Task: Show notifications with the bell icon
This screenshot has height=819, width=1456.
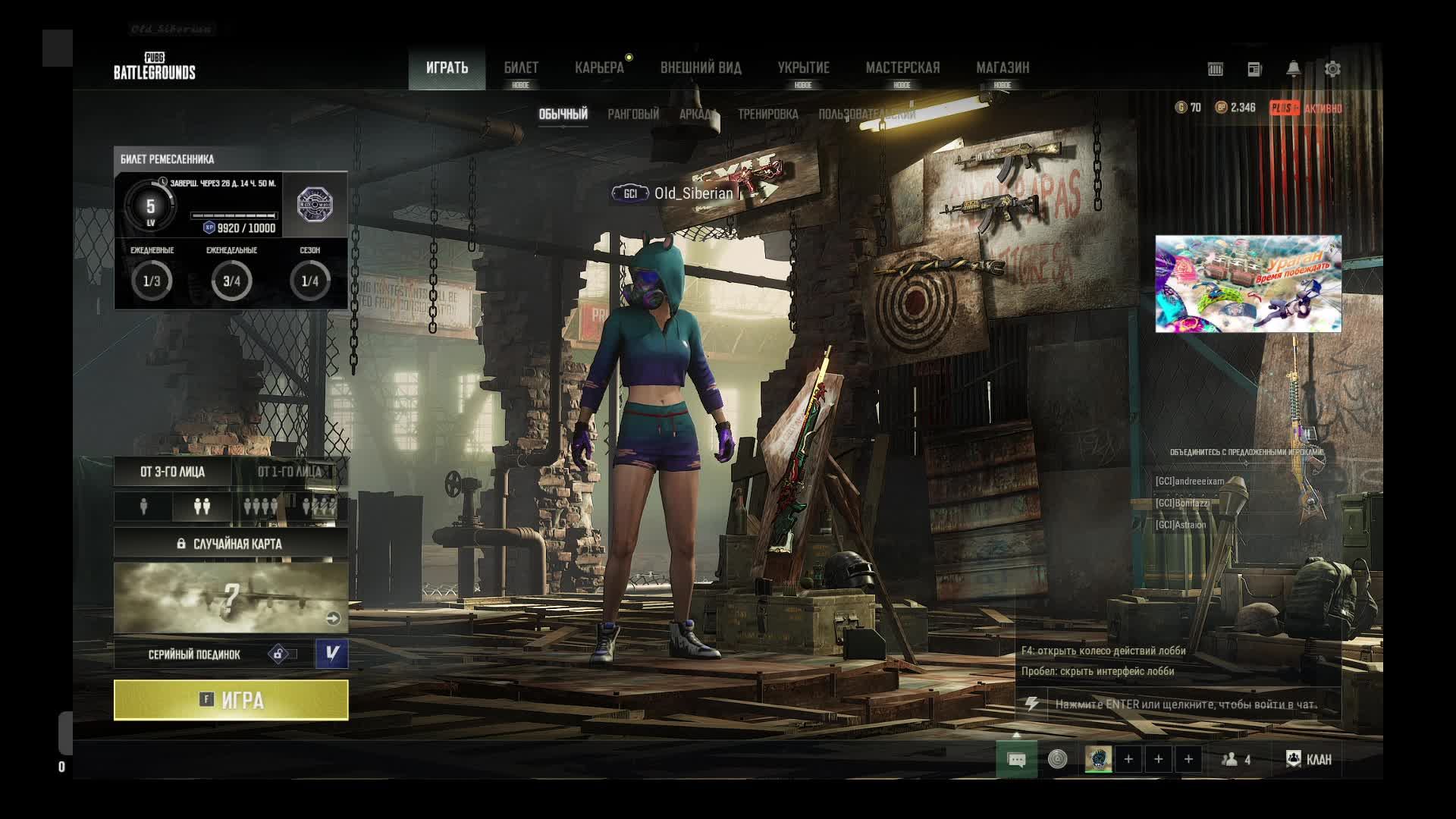Action: point(1294,69)
